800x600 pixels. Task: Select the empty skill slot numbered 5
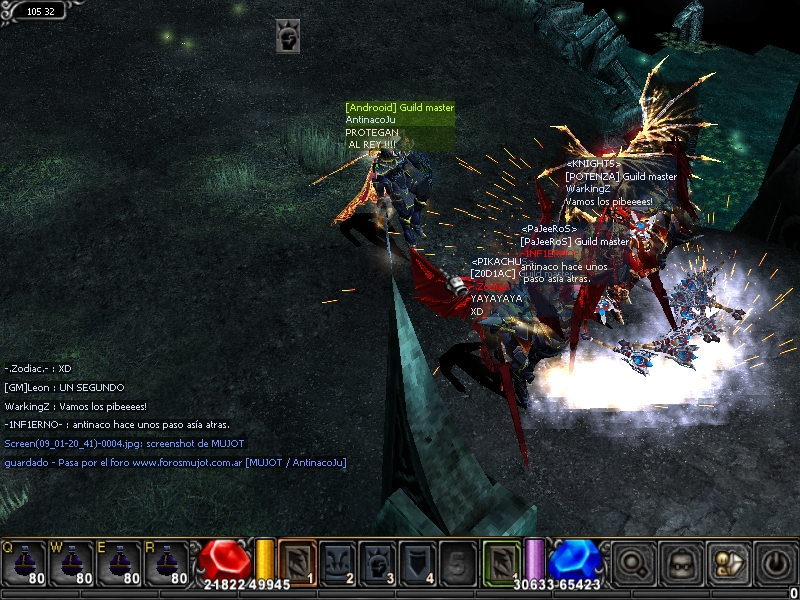pos(458,563)
